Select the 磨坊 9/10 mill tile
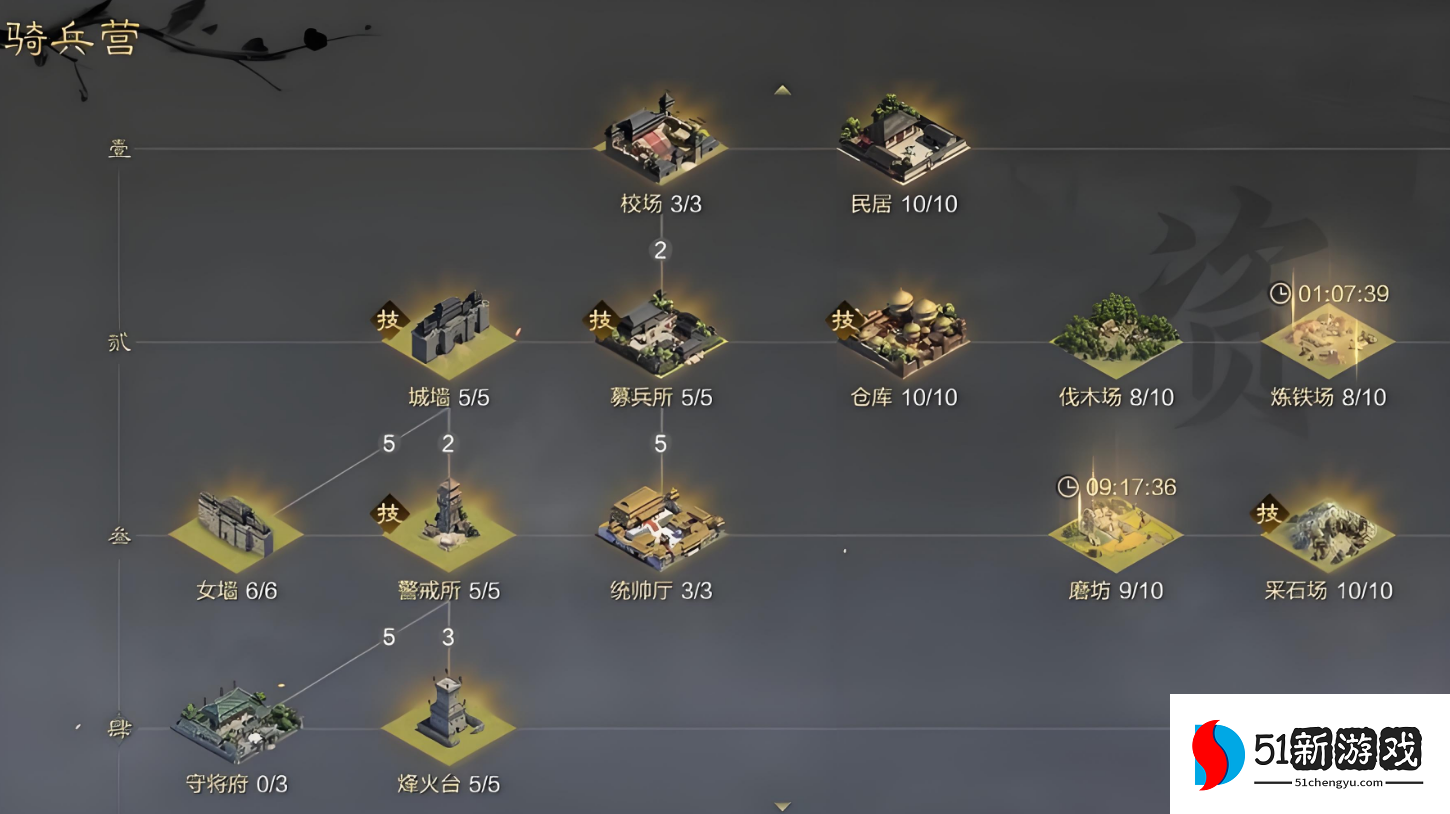The width and height of the screenshot is (1450, 814). tap(1115, 530)
